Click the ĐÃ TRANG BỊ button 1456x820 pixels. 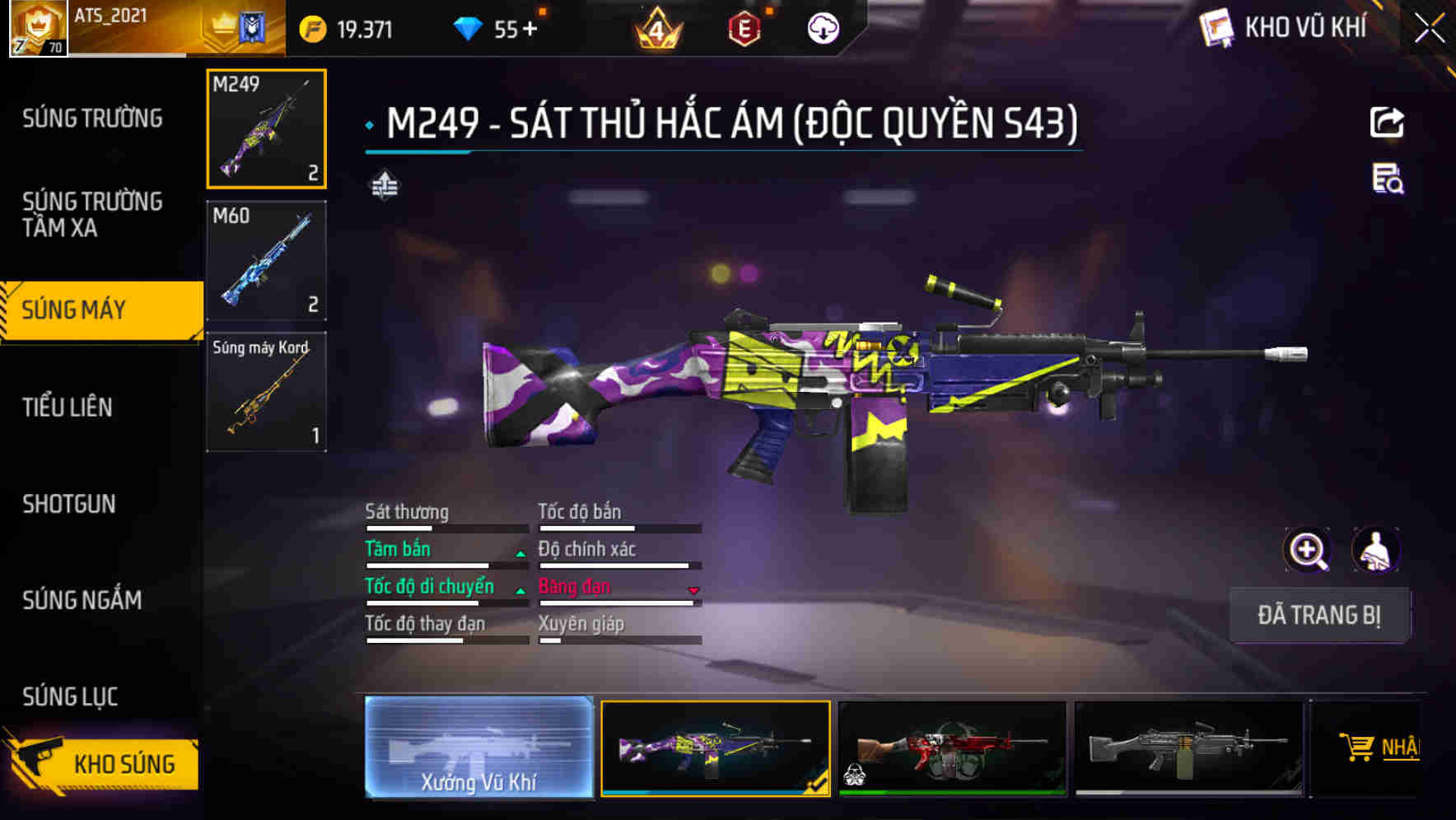[x=1319, y=614]
